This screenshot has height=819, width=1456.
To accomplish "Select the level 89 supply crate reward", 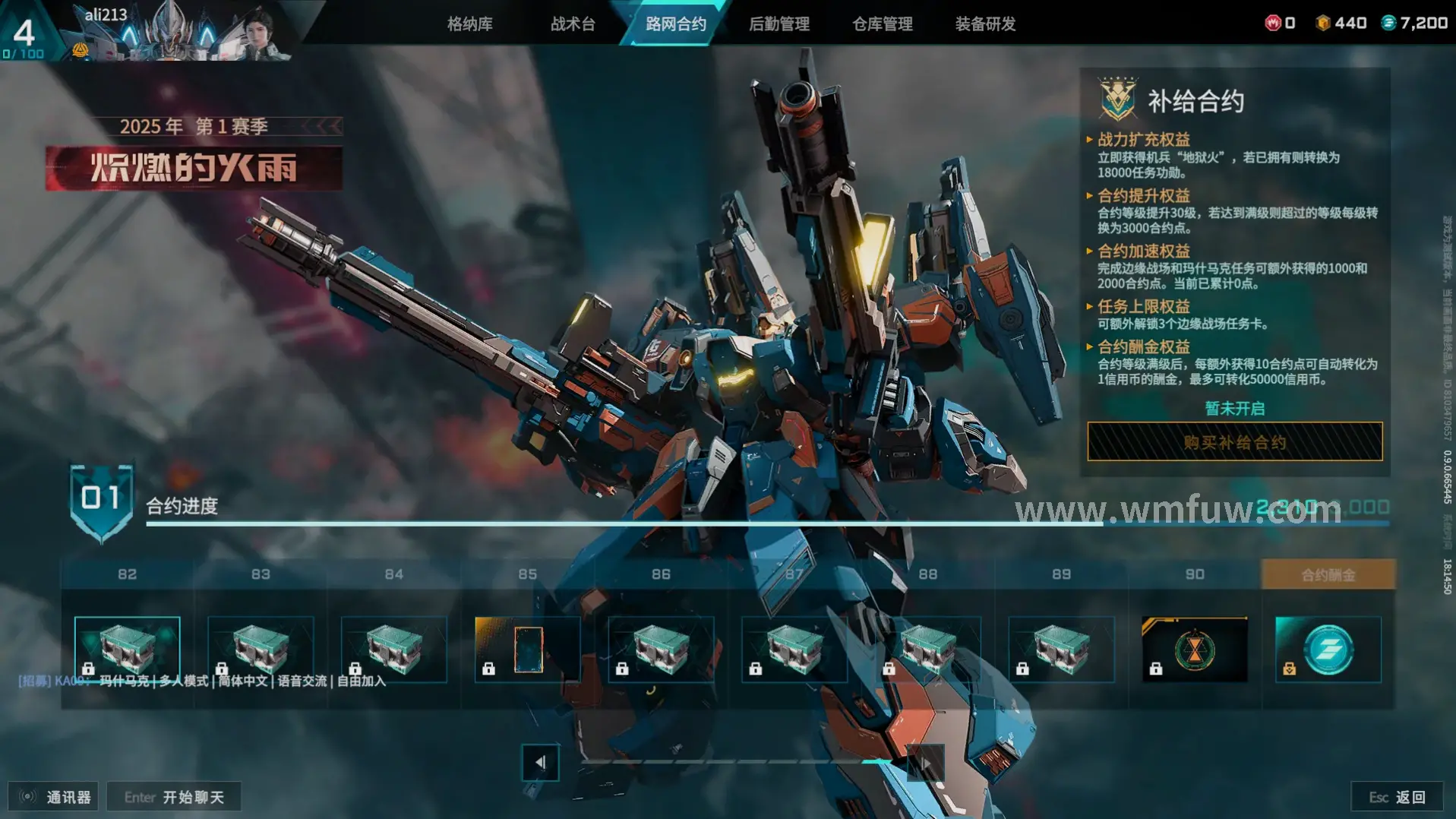I will coord(1061,650).
